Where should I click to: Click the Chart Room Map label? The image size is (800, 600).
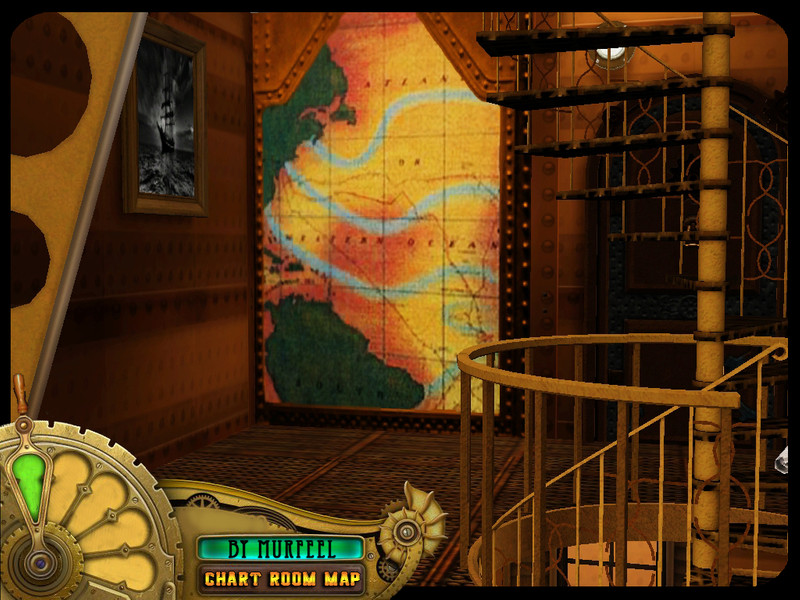(281, 578)
